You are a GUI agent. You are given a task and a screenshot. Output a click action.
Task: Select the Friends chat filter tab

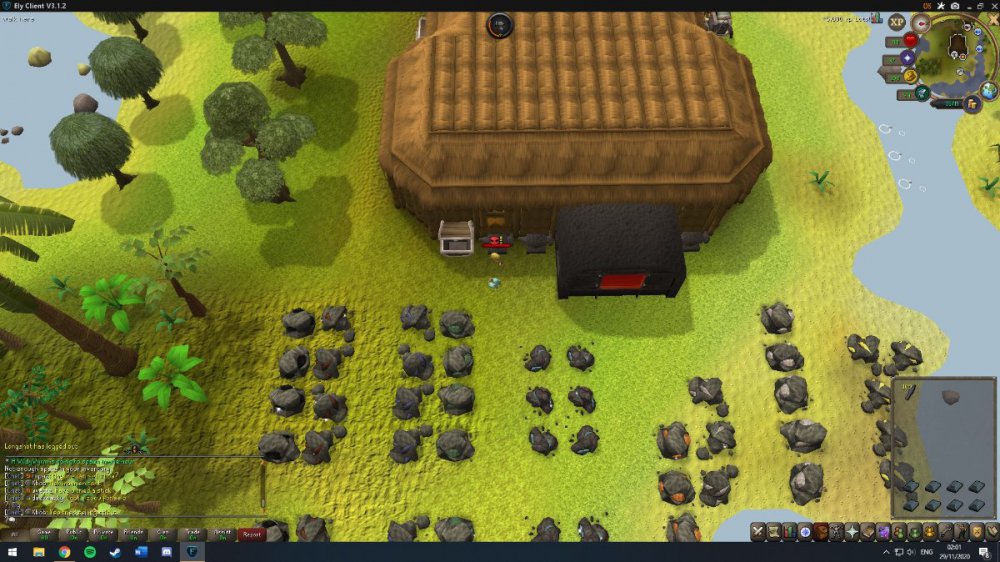coord(133,534)
